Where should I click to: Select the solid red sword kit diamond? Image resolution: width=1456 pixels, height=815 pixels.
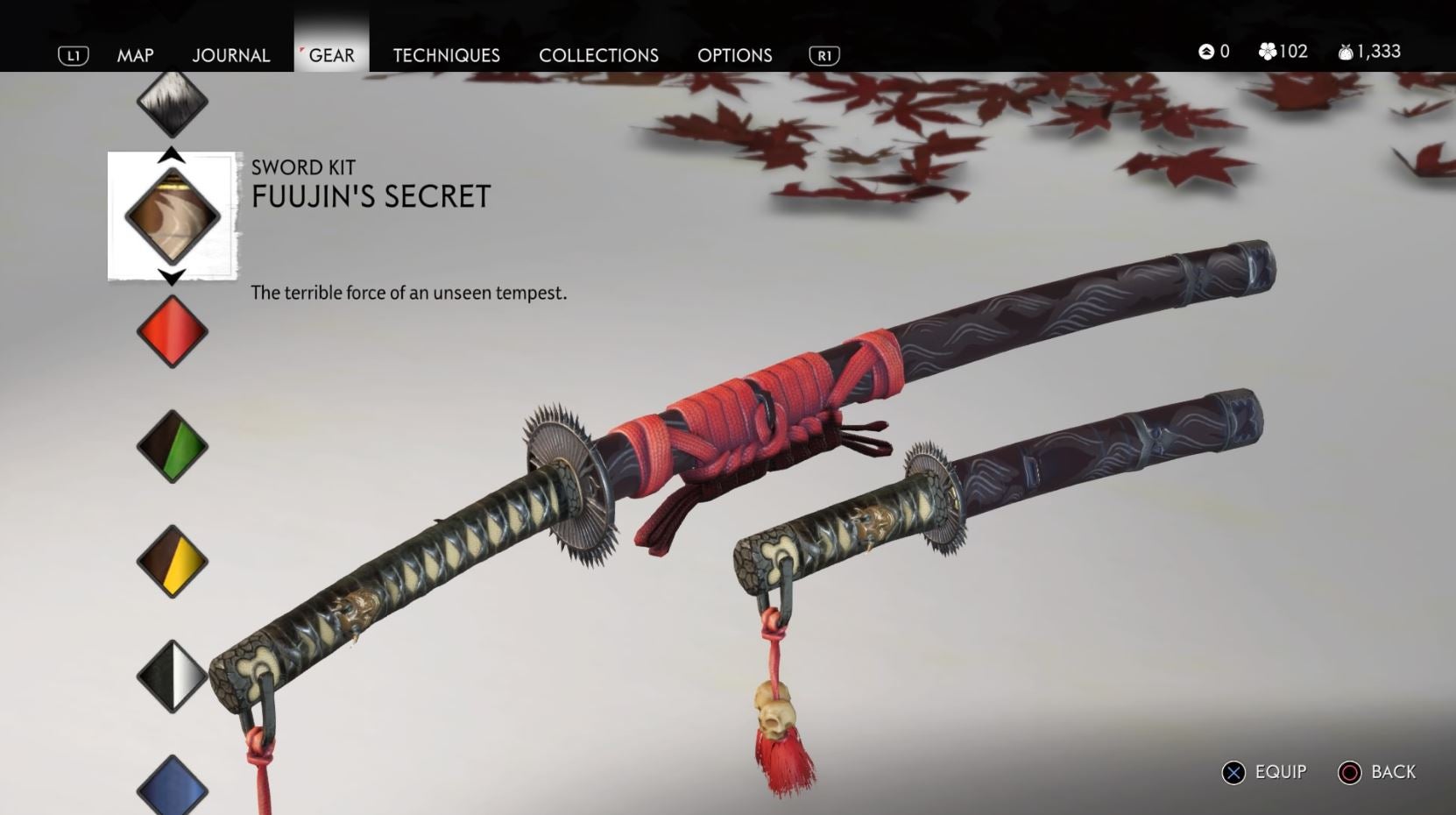(x=172, y=333)
